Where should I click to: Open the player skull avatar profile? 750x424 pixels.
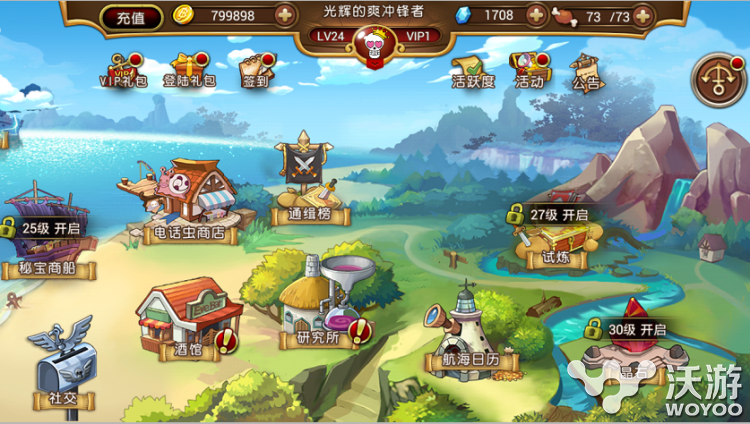click(x=375, y=45)
